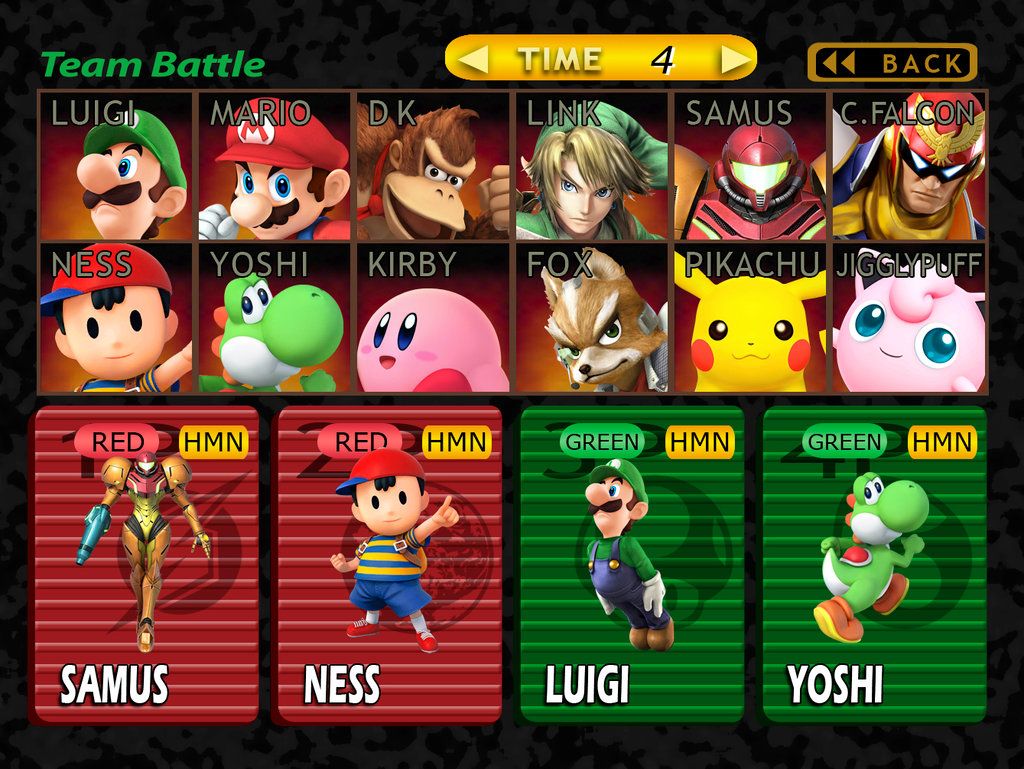The image size is (1024, 769).
Task: Pick Kirby from the character grid
Action: click(433, 318)
